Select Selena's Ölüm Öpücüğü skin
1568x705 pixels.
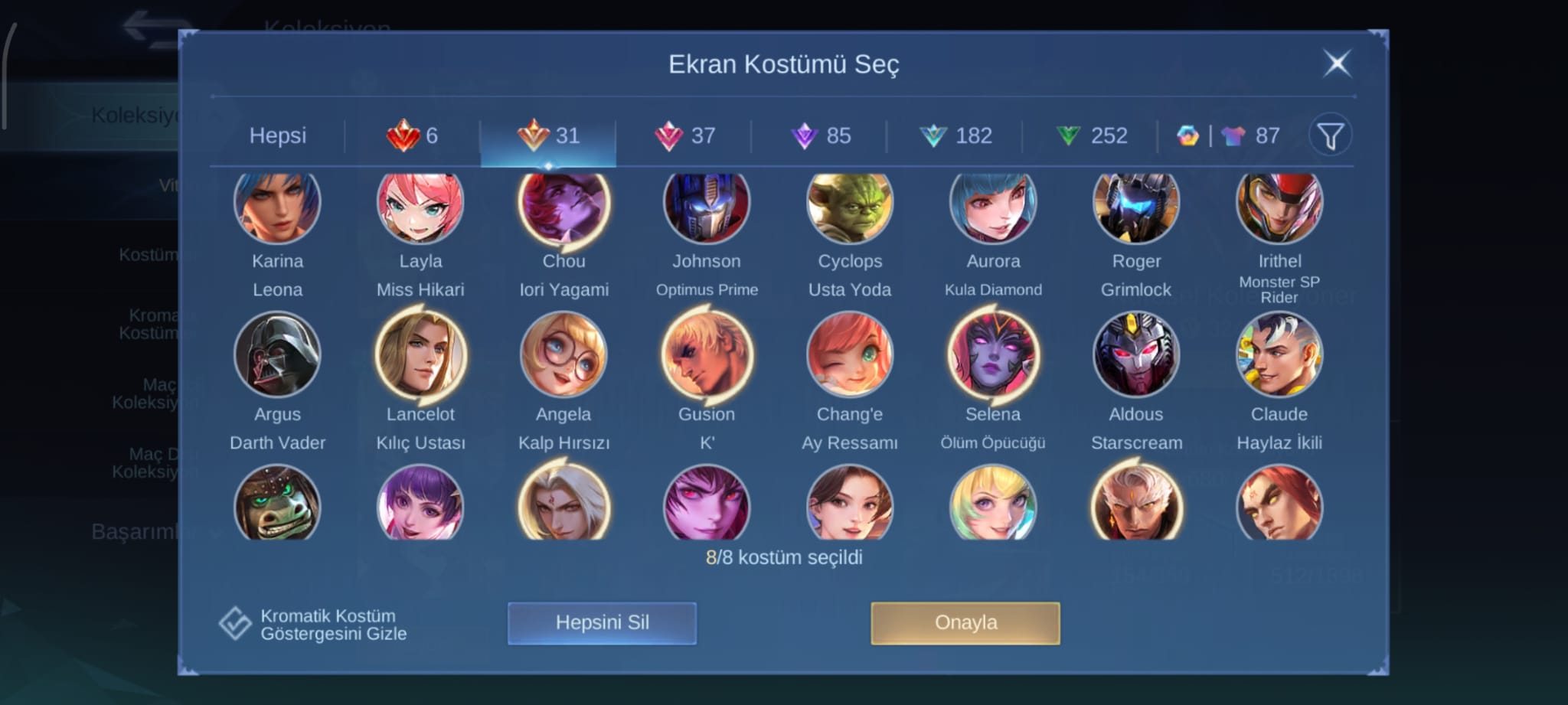tap(992, 355)
